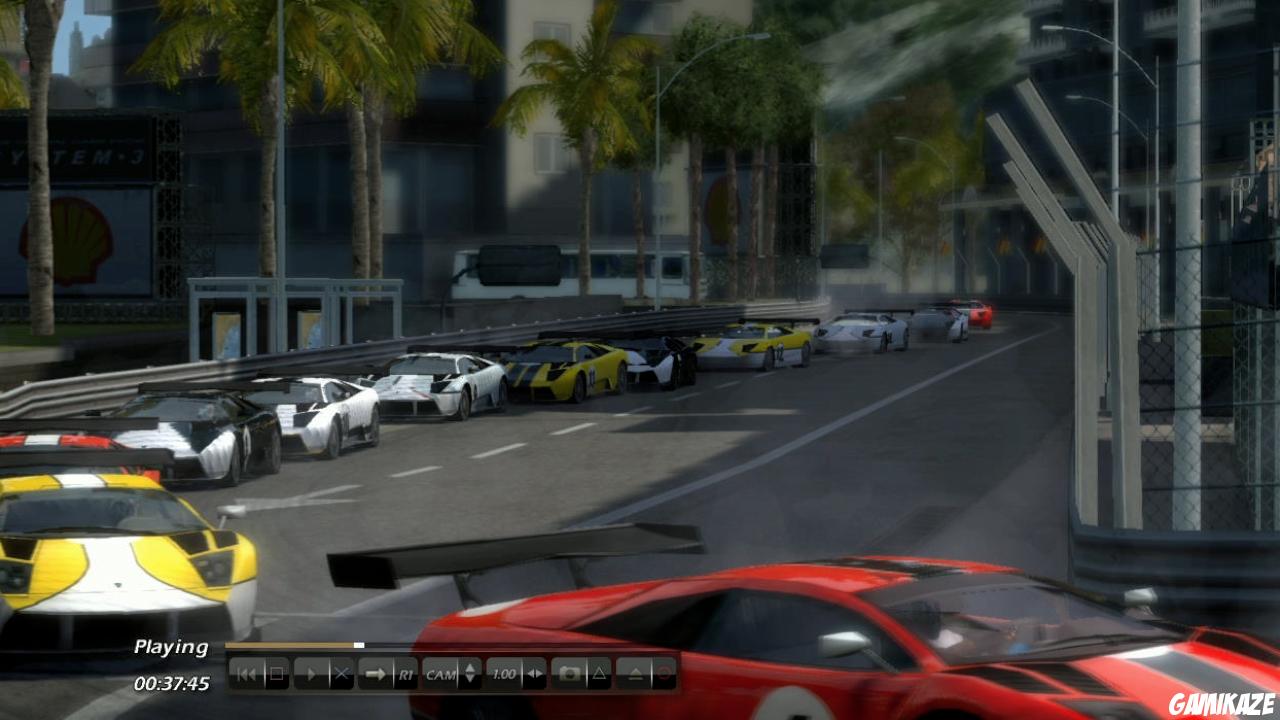The image size is (1280, 720).
Task: Click the 1.00 playback speed display
Action: pyautogui.click(x=503, y=673)
